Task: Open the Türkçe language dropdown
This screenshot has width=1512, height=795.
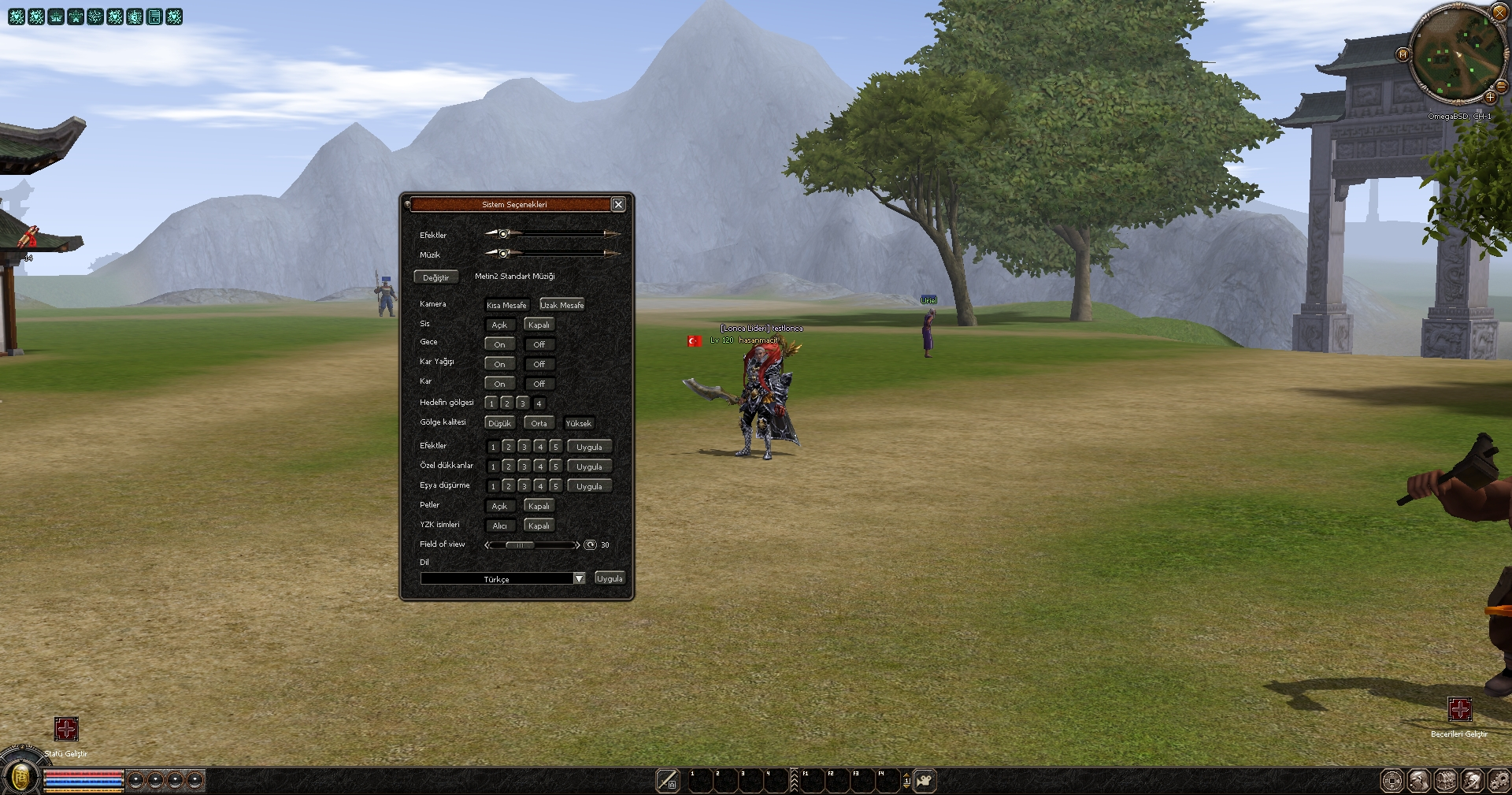Action: (579, 578)
